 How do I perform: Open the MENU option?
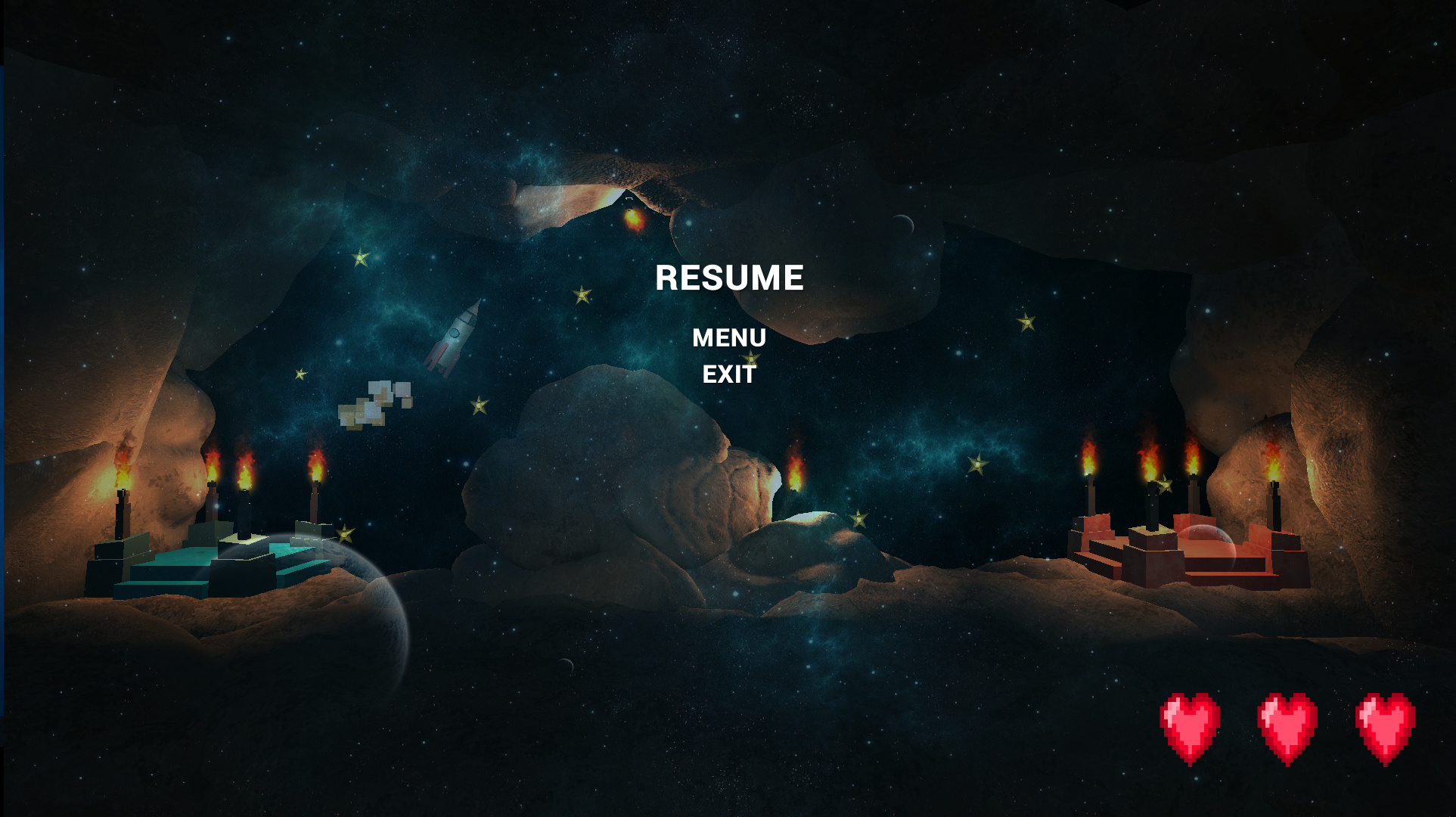729,338
